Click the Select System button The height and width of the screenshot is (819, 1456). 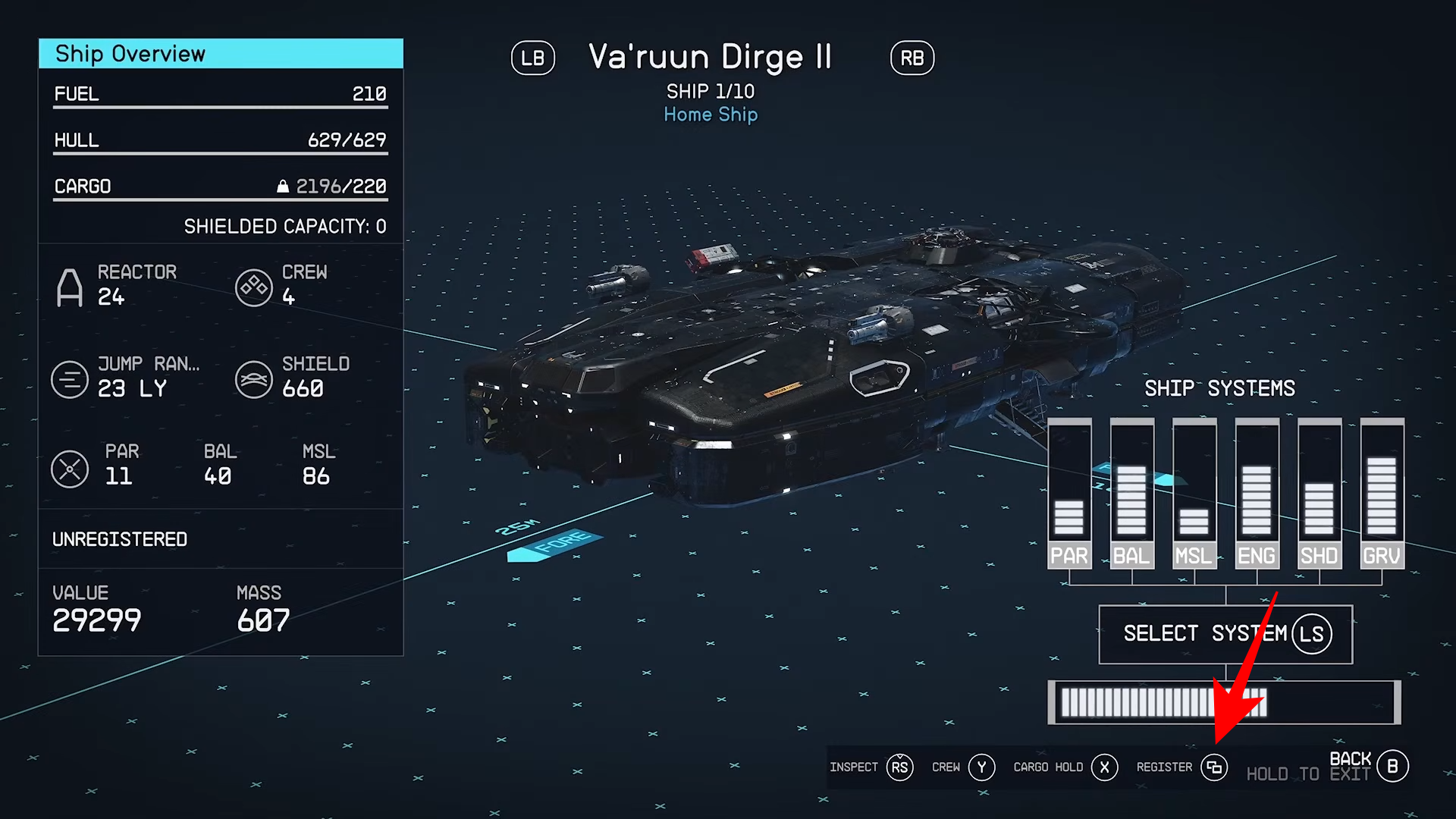pyautogui.click(x=1225, y=634)
